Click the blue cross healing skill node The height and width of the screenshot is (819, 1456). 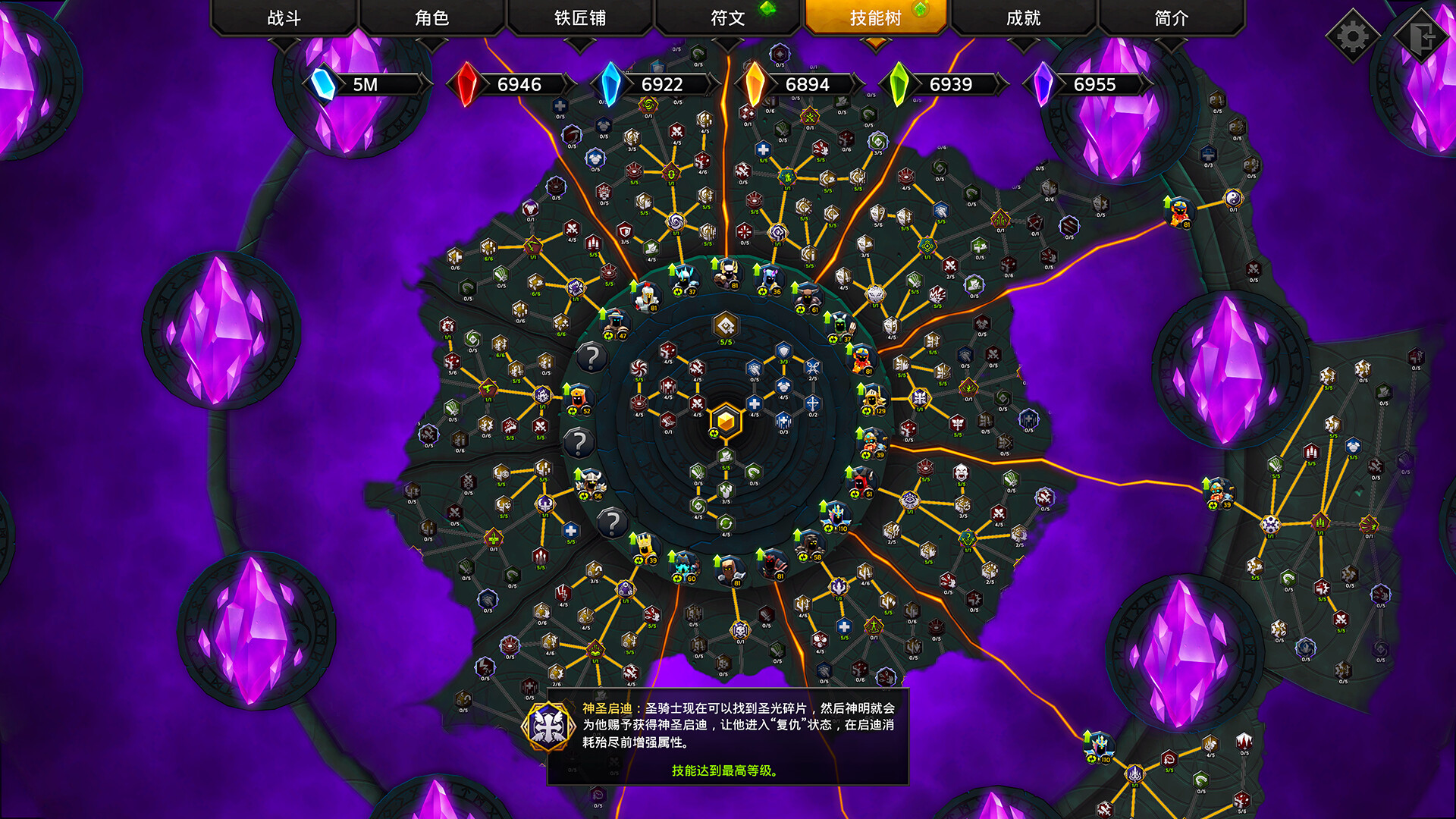[755, 403]
